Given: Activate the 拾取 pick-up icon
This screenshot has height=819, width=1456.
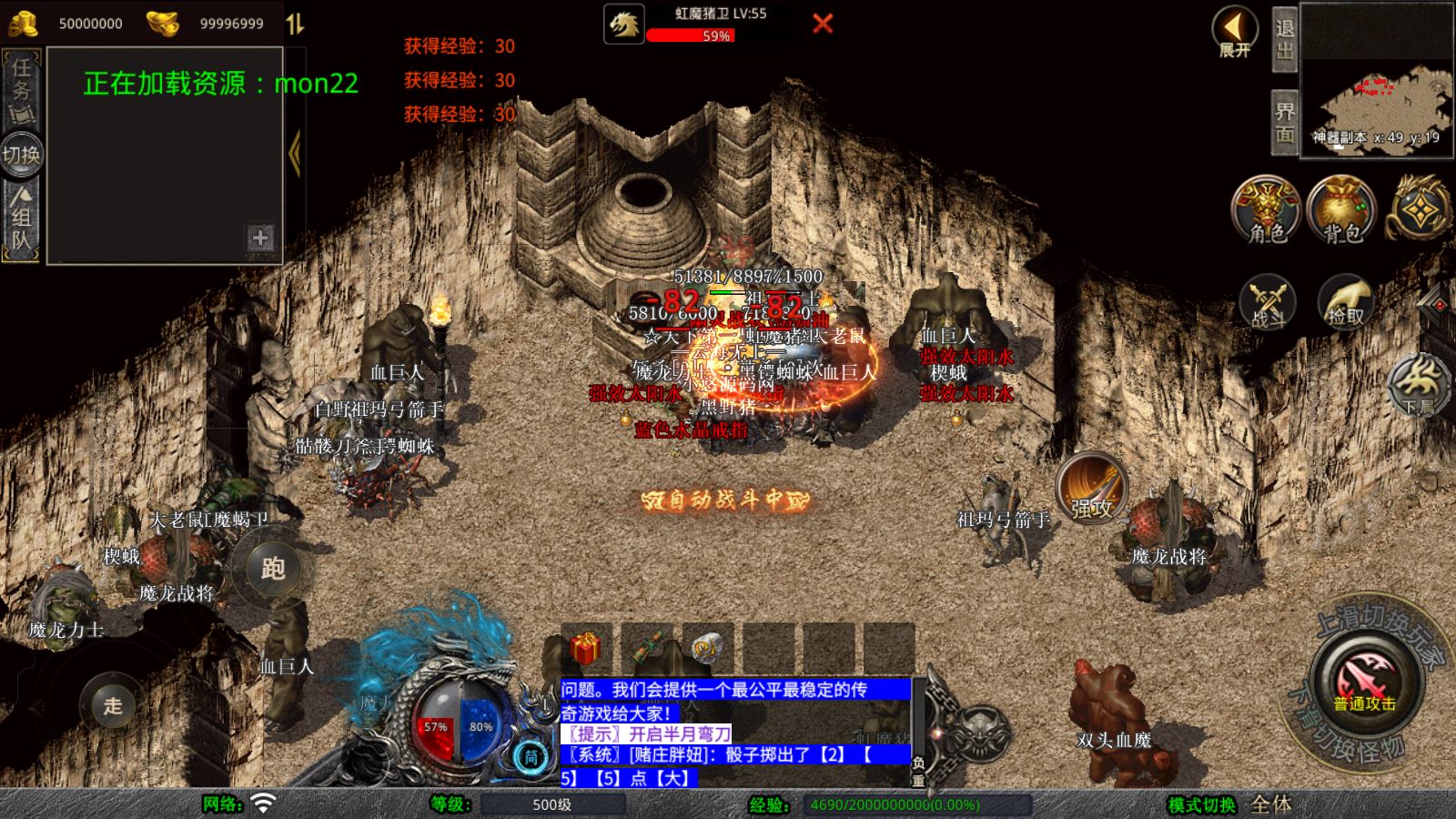Looking at the screenshot, I should 1346,302.
